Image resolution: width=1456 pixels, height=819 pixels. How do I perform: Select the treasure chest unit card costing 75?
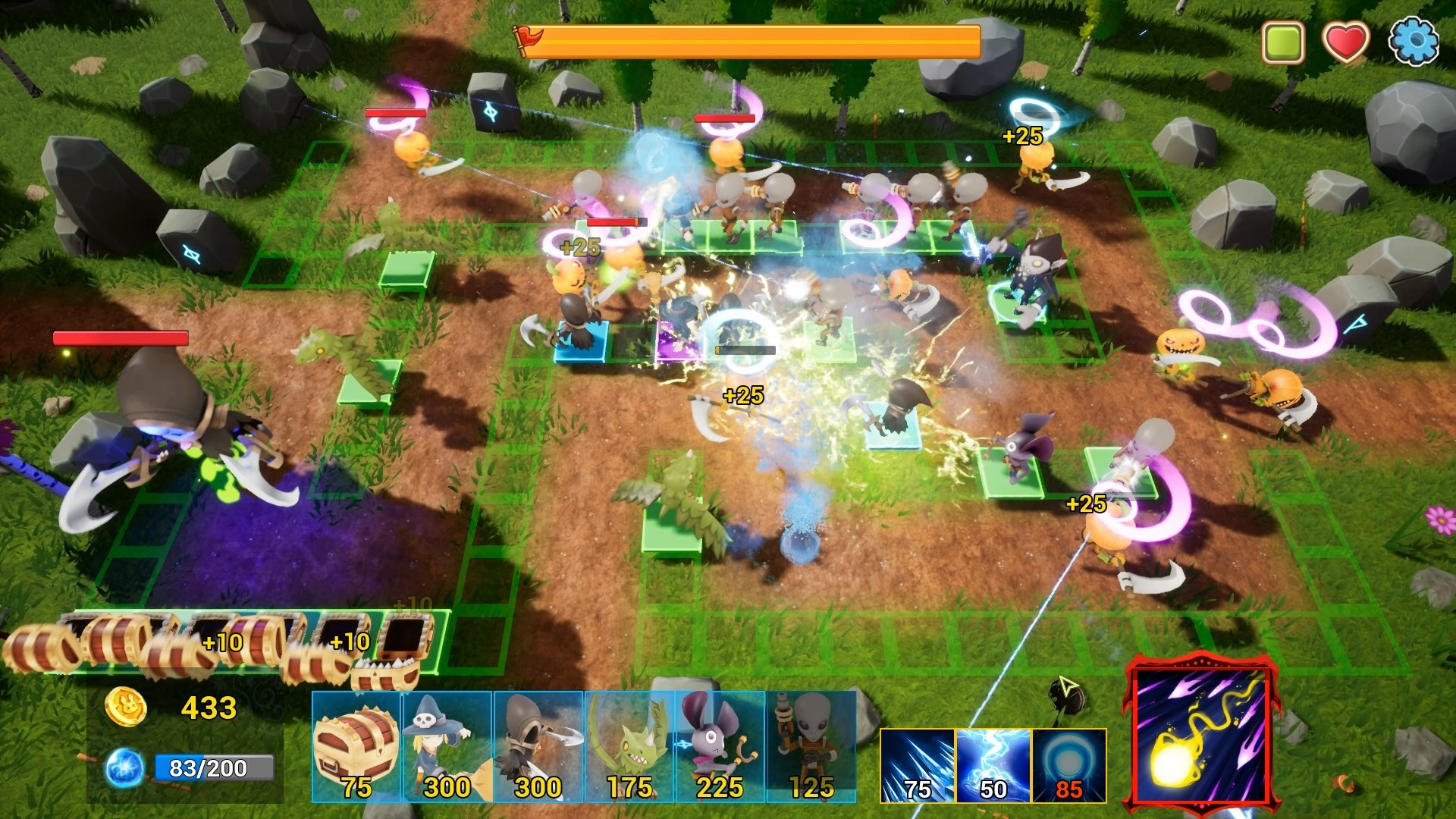356,746
